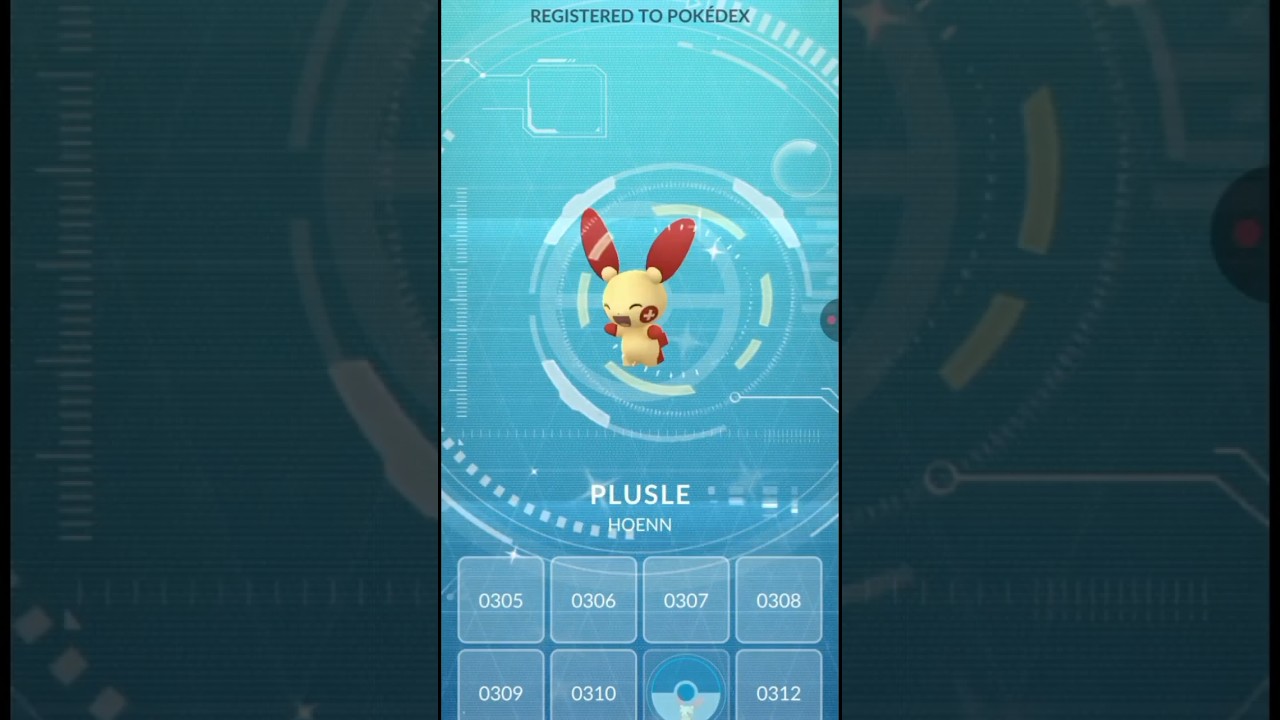
Task: Tap the HOENN region label
Action: point(639,524)
